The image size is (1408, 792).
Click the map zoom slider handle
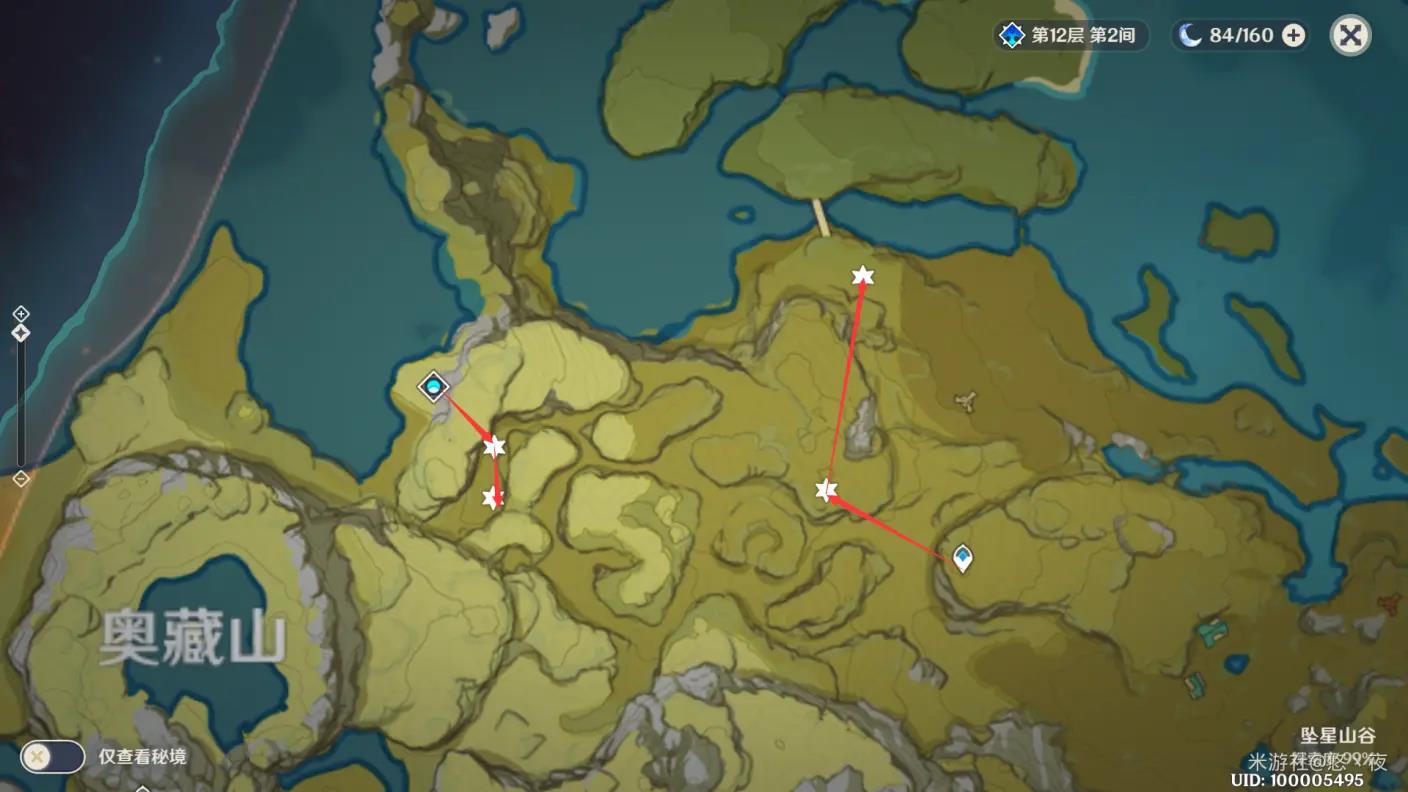pyautogui.click(x=21, y=333)
